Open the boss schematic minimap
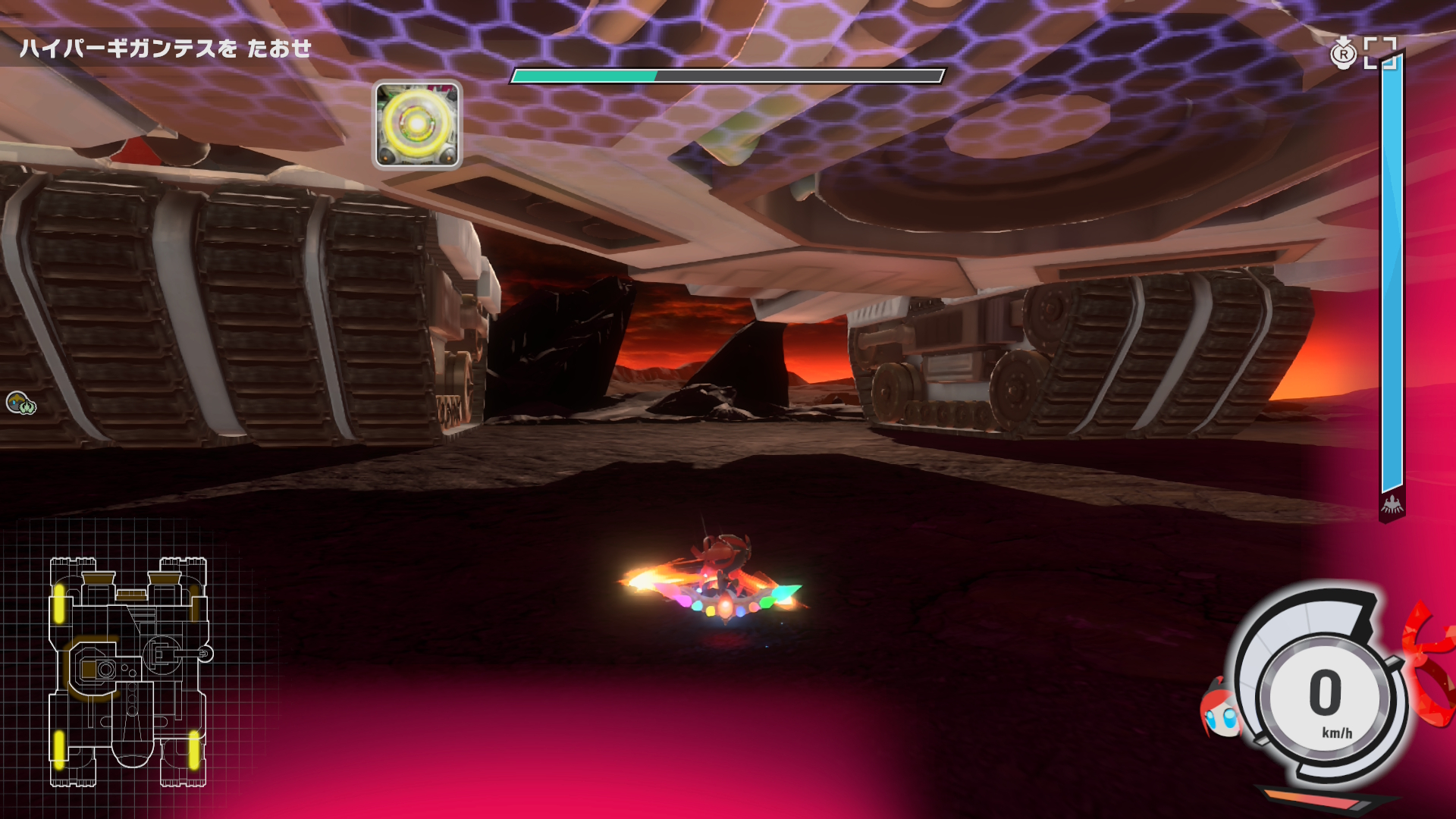This screenshot has height=819, width=1456. click(129, 672)
